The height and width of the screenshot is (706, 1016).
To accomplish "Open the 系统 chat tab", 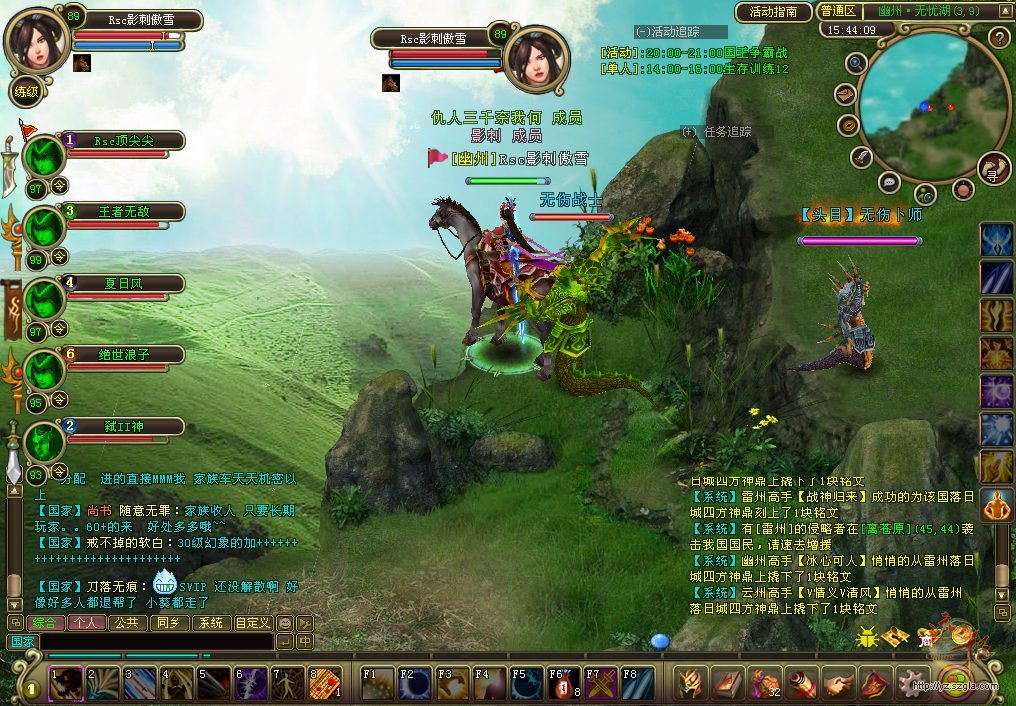I will [210, 622].
